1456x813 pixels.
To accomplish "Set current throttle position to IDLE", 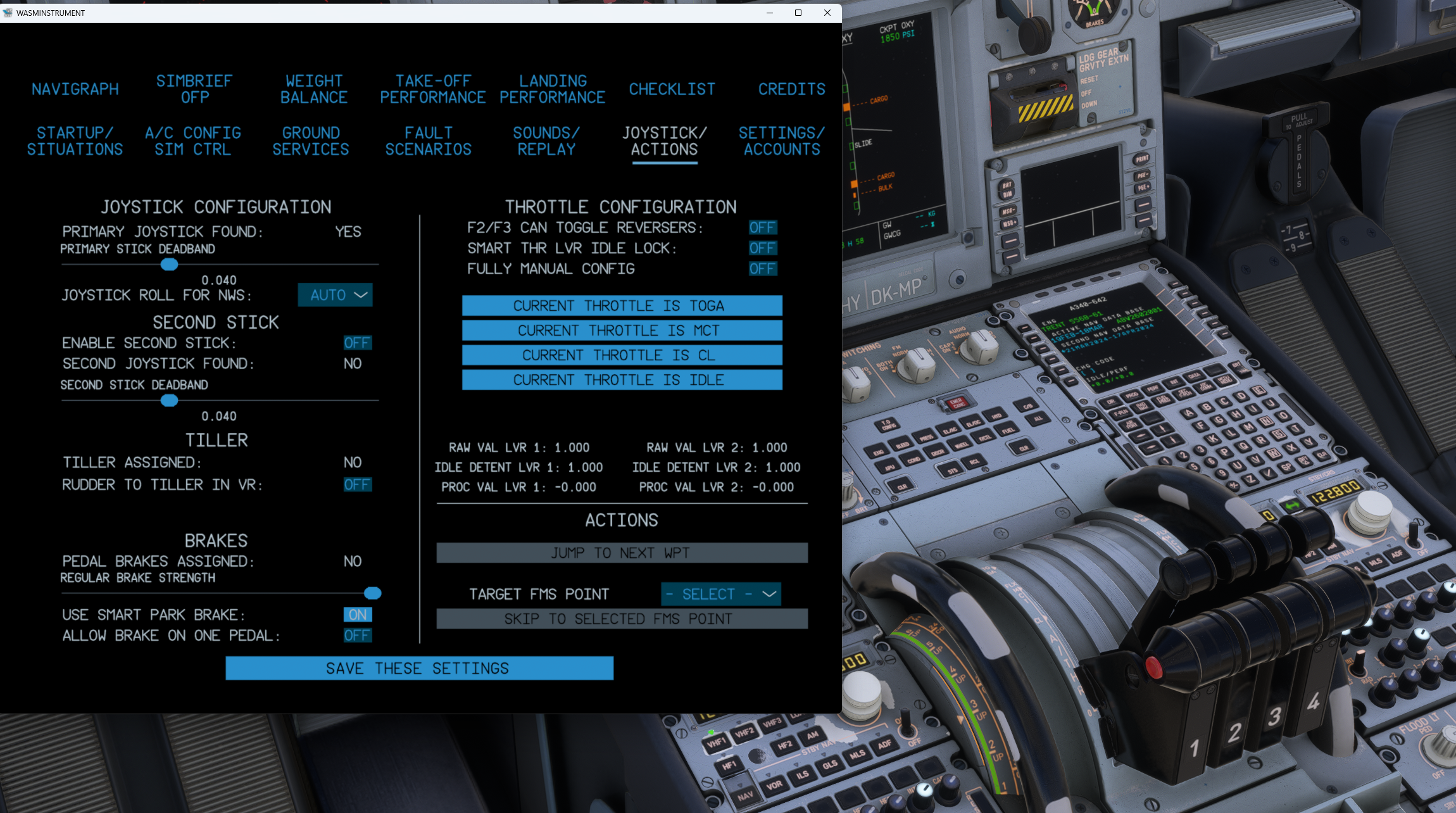I will tap(622, 379).
